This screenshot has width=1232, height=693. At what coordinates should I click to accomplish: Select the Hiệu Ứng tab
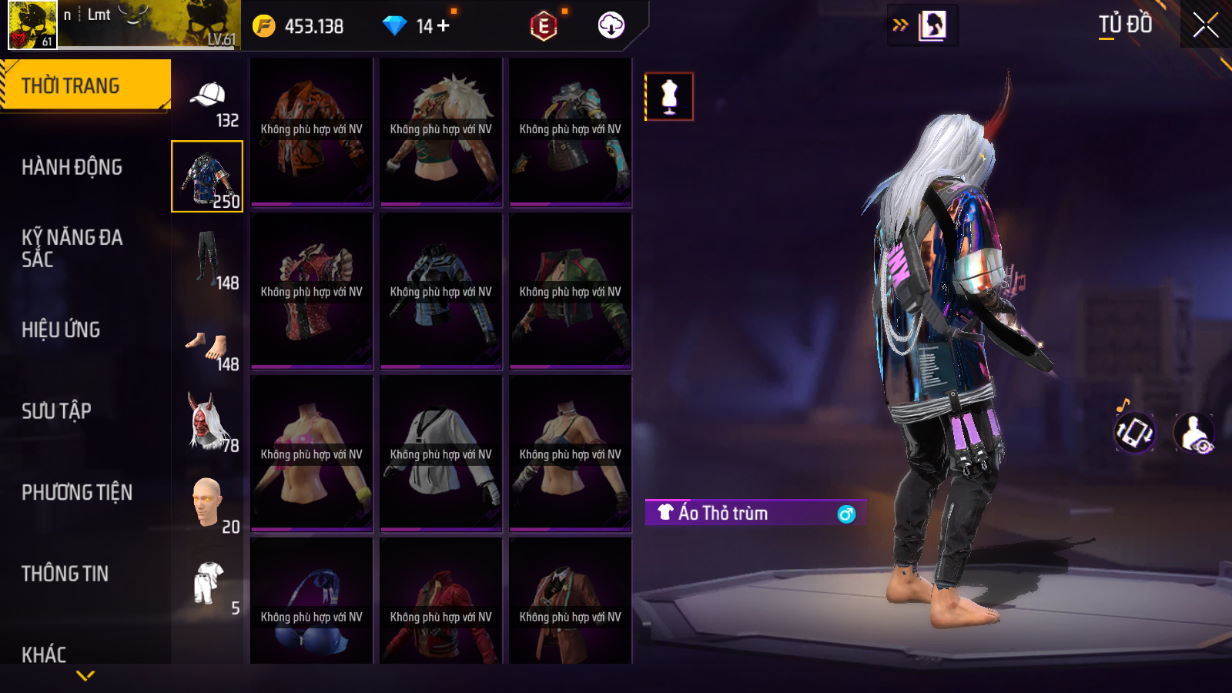point(61,330)
